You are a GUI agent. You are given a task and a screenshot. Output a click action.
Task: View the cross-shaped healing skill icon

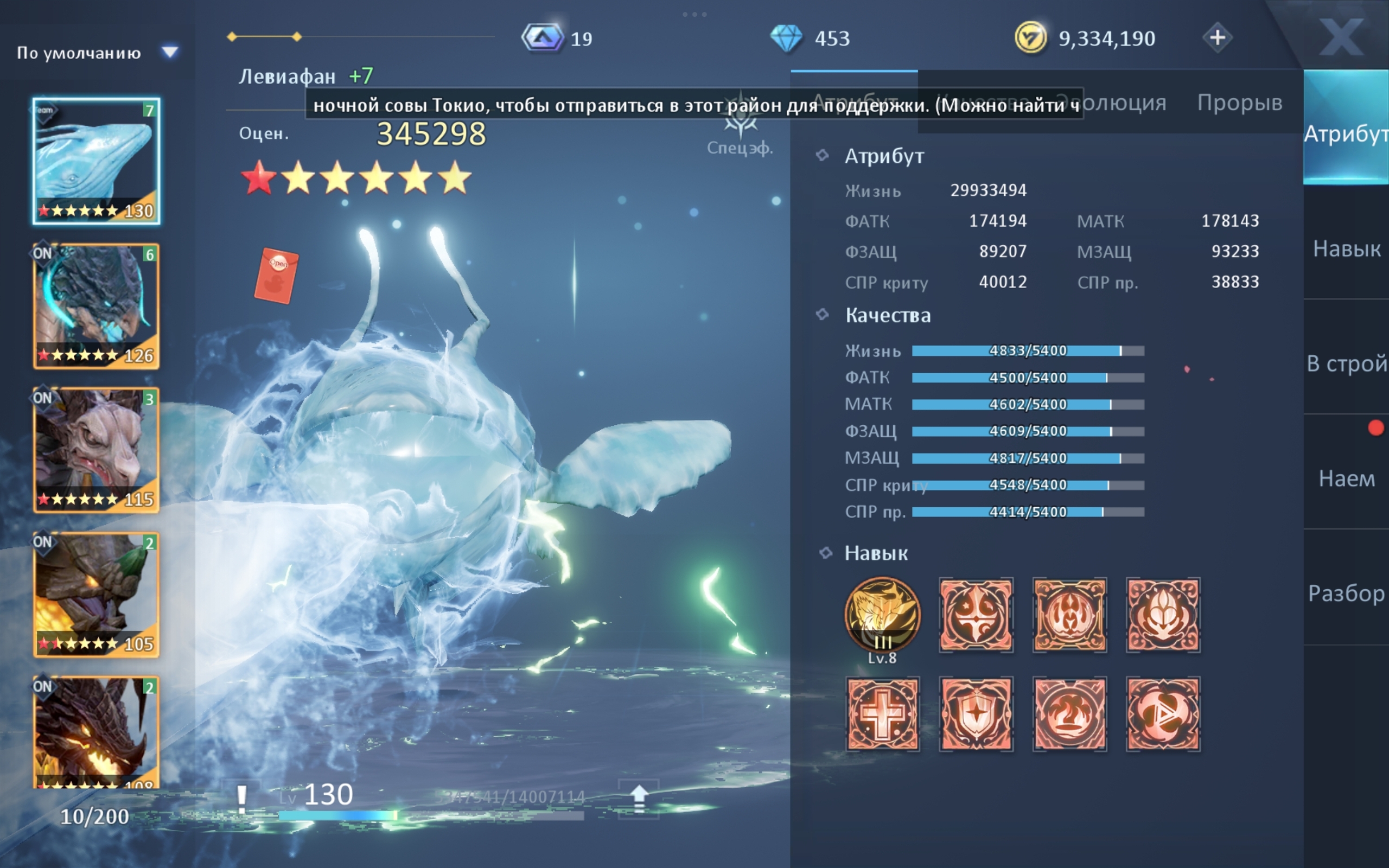882,714
